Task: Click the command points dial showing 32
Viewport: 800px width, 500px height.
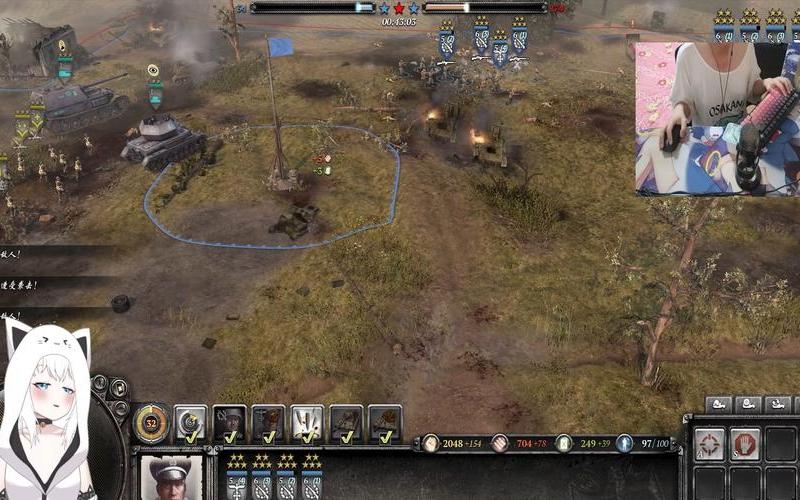Action: (151, 423)
